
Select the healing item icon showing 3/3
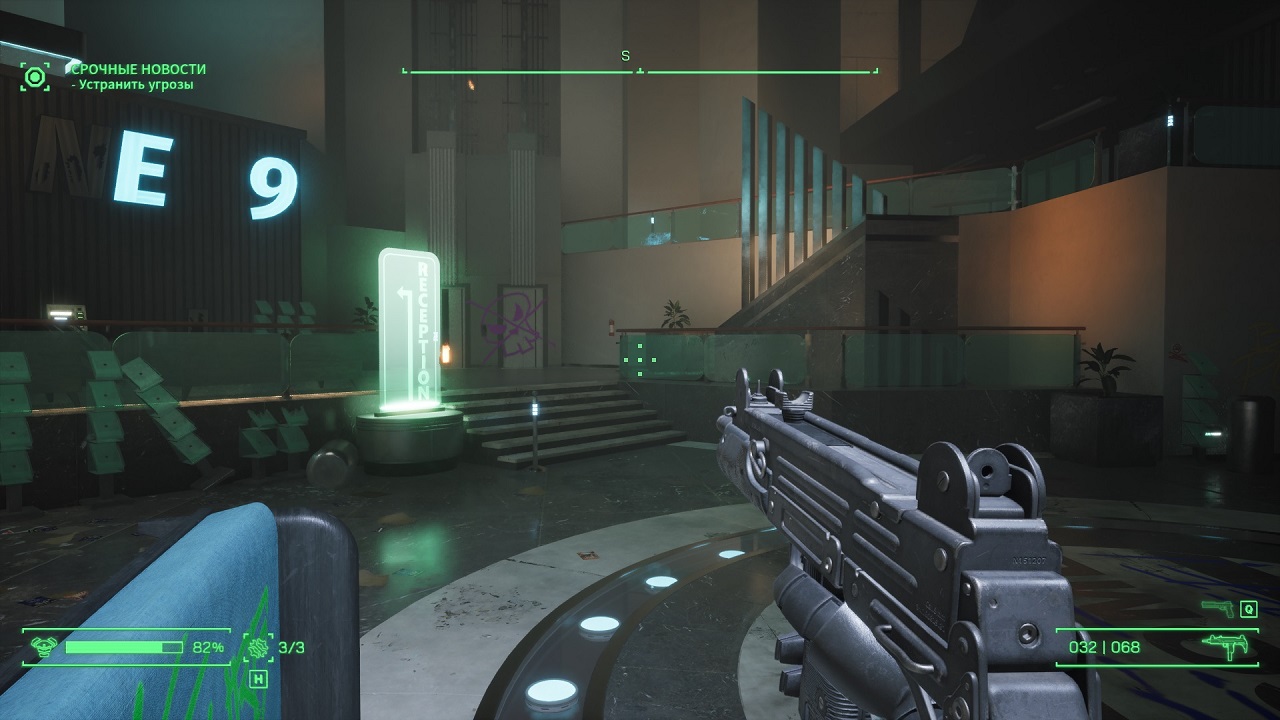[x=260, y=647]
